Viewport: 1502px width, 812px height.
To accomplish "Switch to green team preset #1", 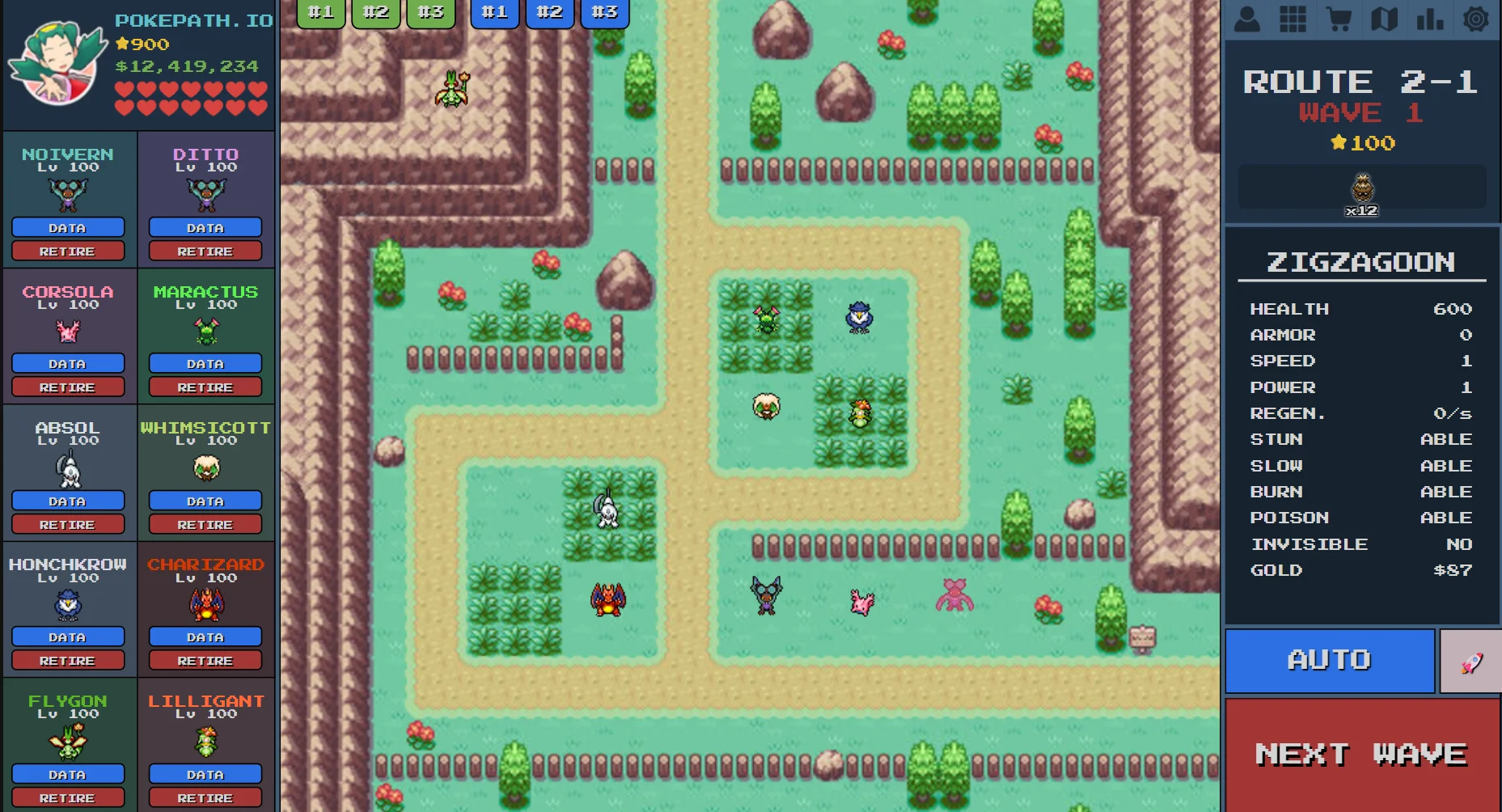I will [321, 11].
